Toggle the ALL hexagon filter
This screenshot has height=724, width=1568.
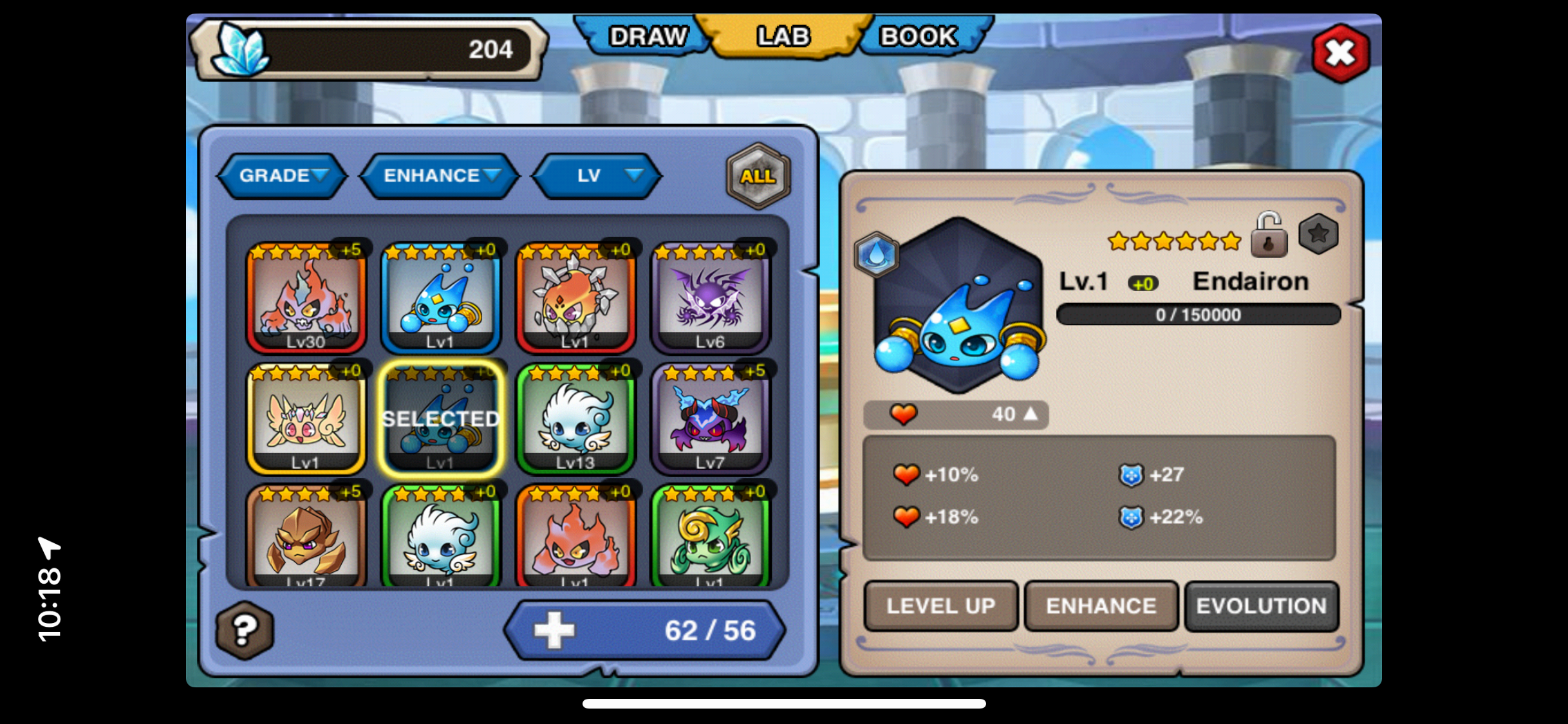pos(758,176)
